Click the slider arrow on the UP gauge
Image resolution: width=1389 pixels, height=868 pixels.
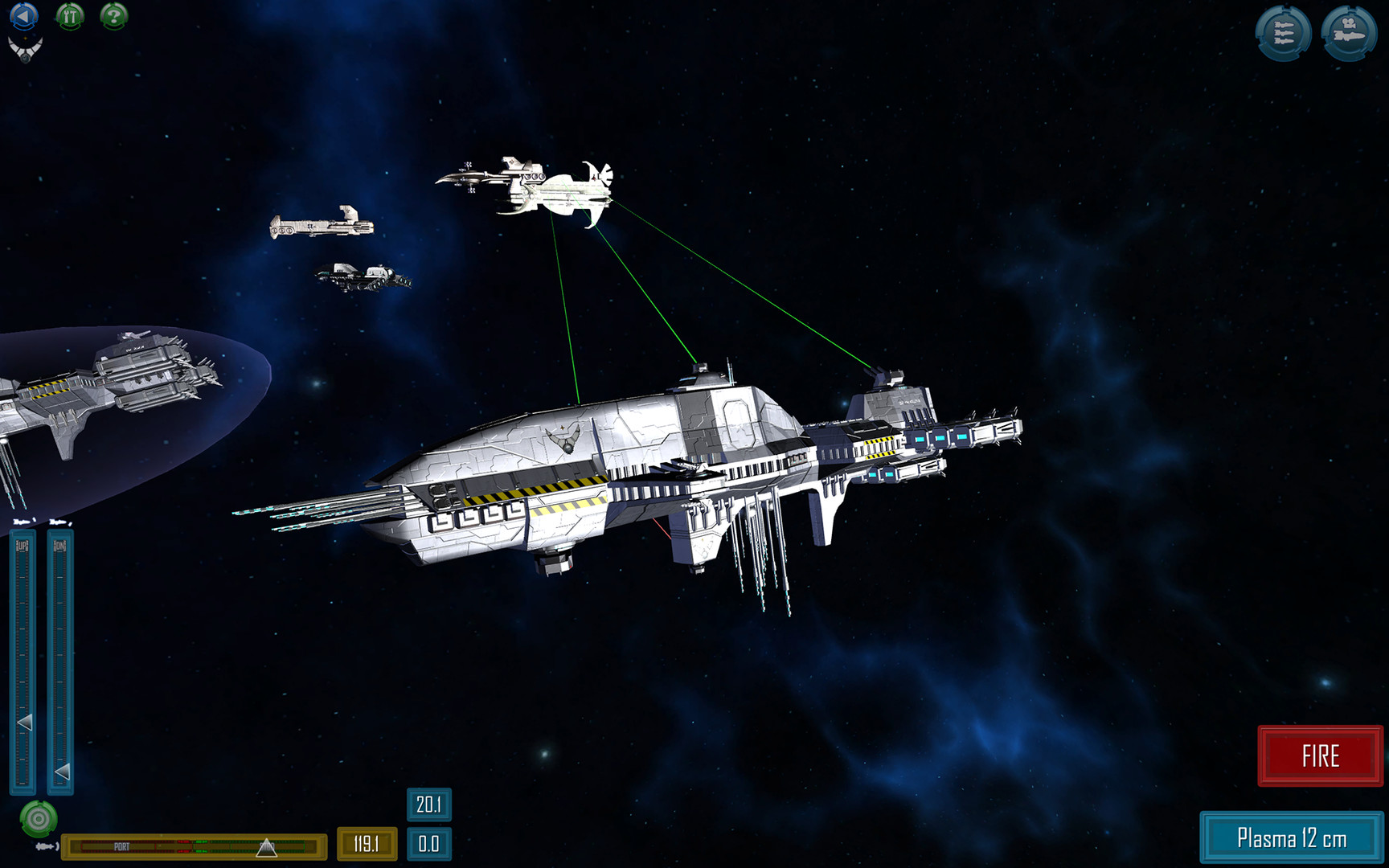[x=25, y=722]
